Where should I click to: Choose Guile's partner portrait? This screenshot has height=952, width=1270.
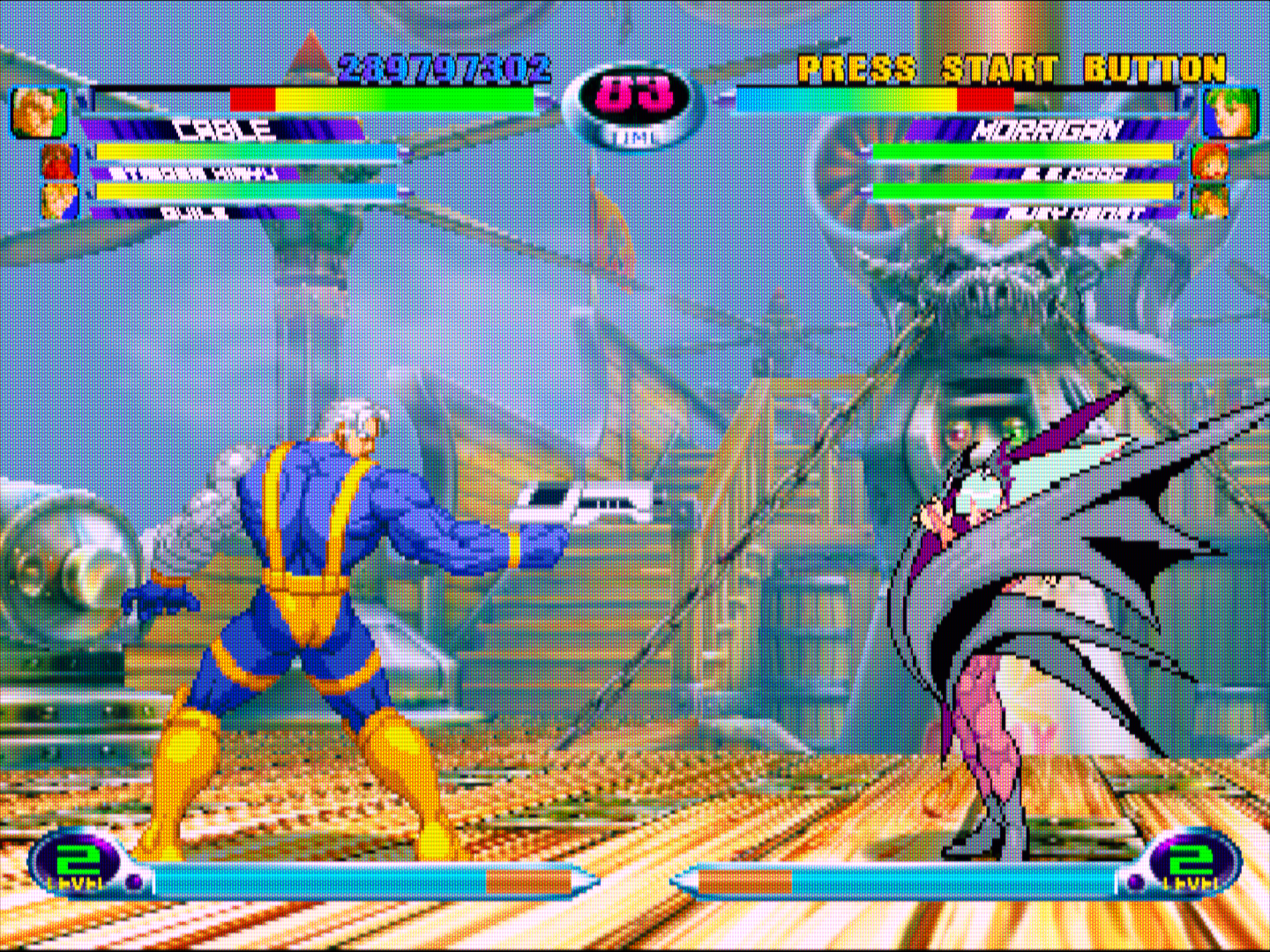(x=59, y=201)
